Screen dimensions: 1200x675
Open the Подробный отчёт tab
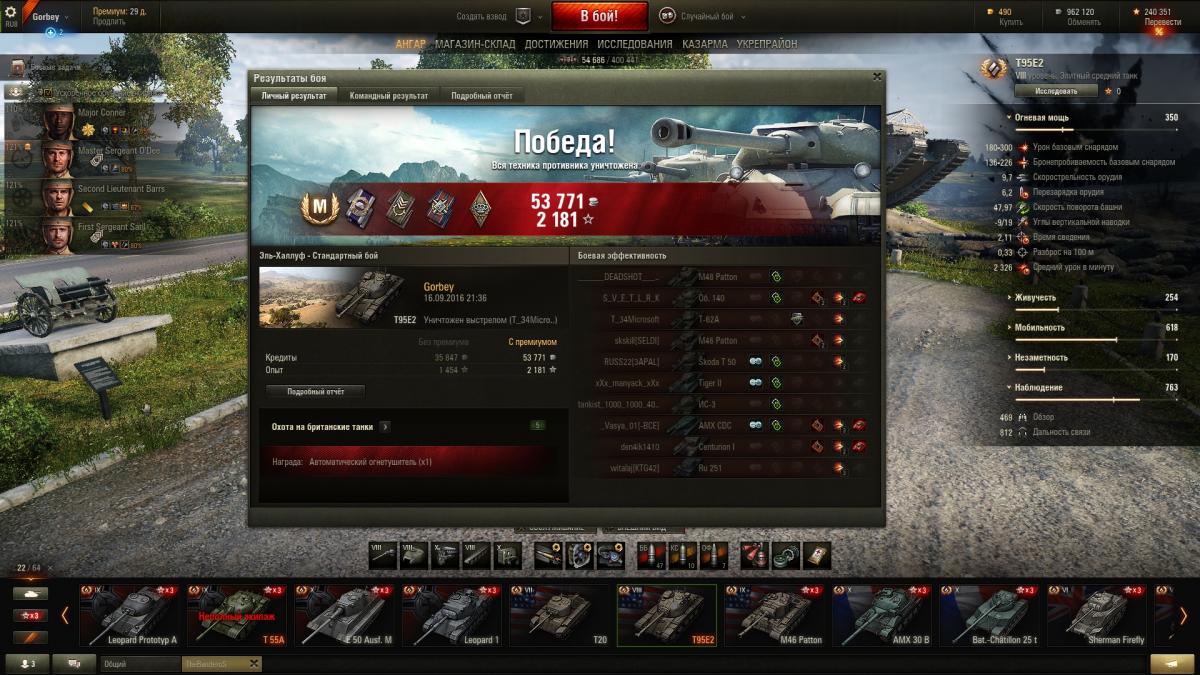481,96
